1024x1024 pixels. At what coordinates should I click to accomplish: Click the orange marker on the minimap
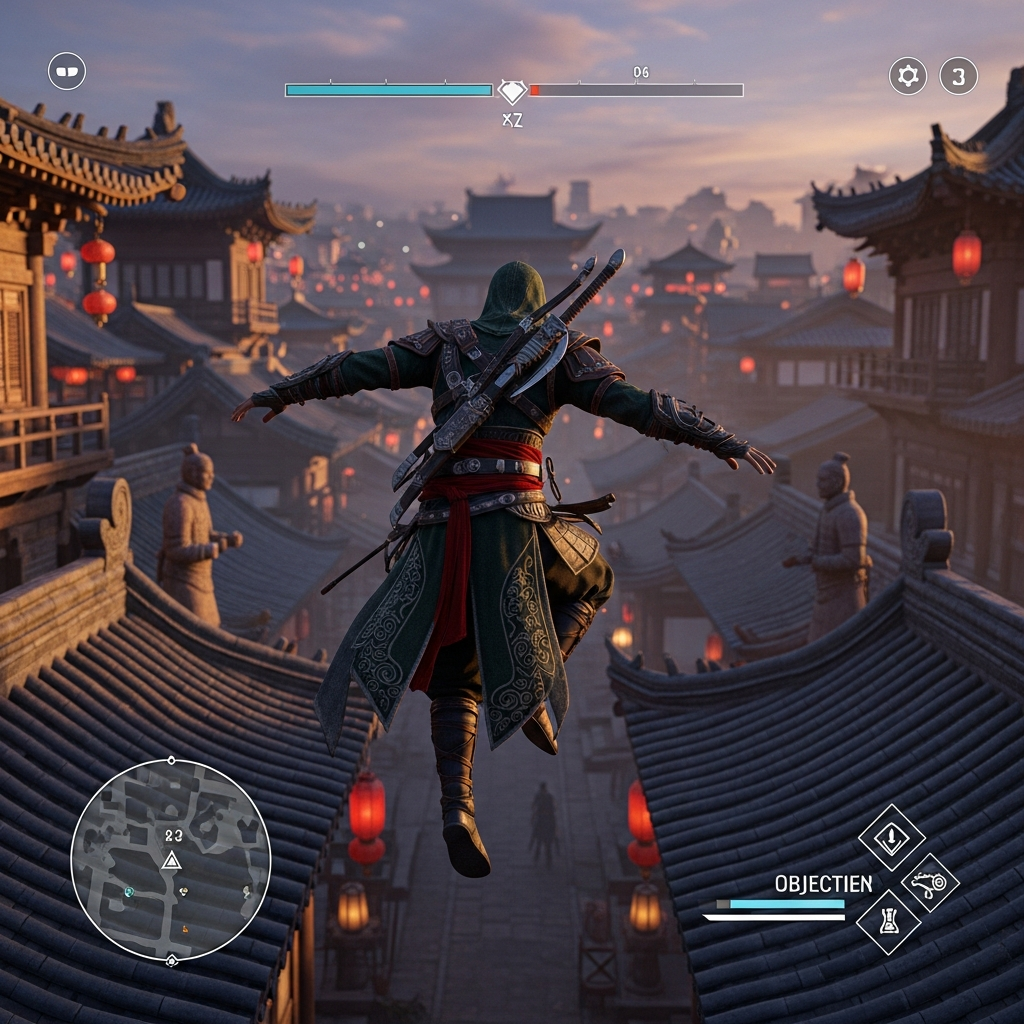(184, 929)
